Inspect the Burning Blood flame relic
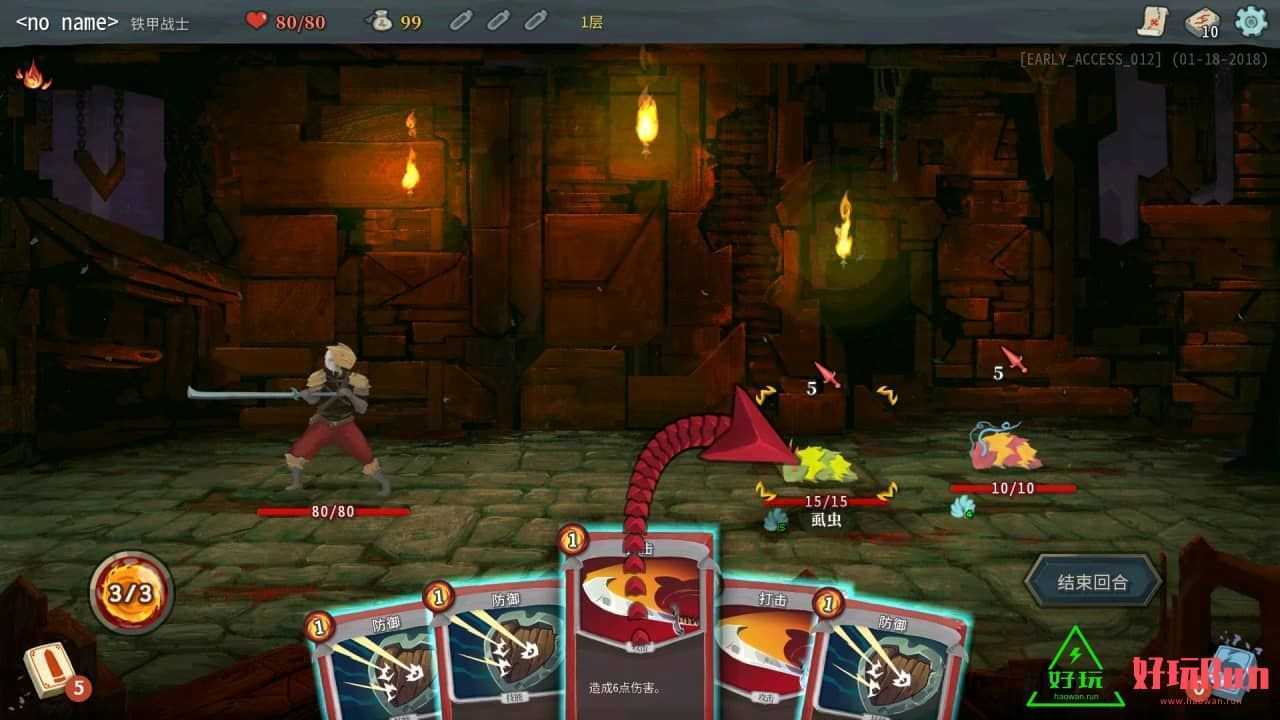The width and height of the screenshot is (1280, 720). [x=33, y=75]
